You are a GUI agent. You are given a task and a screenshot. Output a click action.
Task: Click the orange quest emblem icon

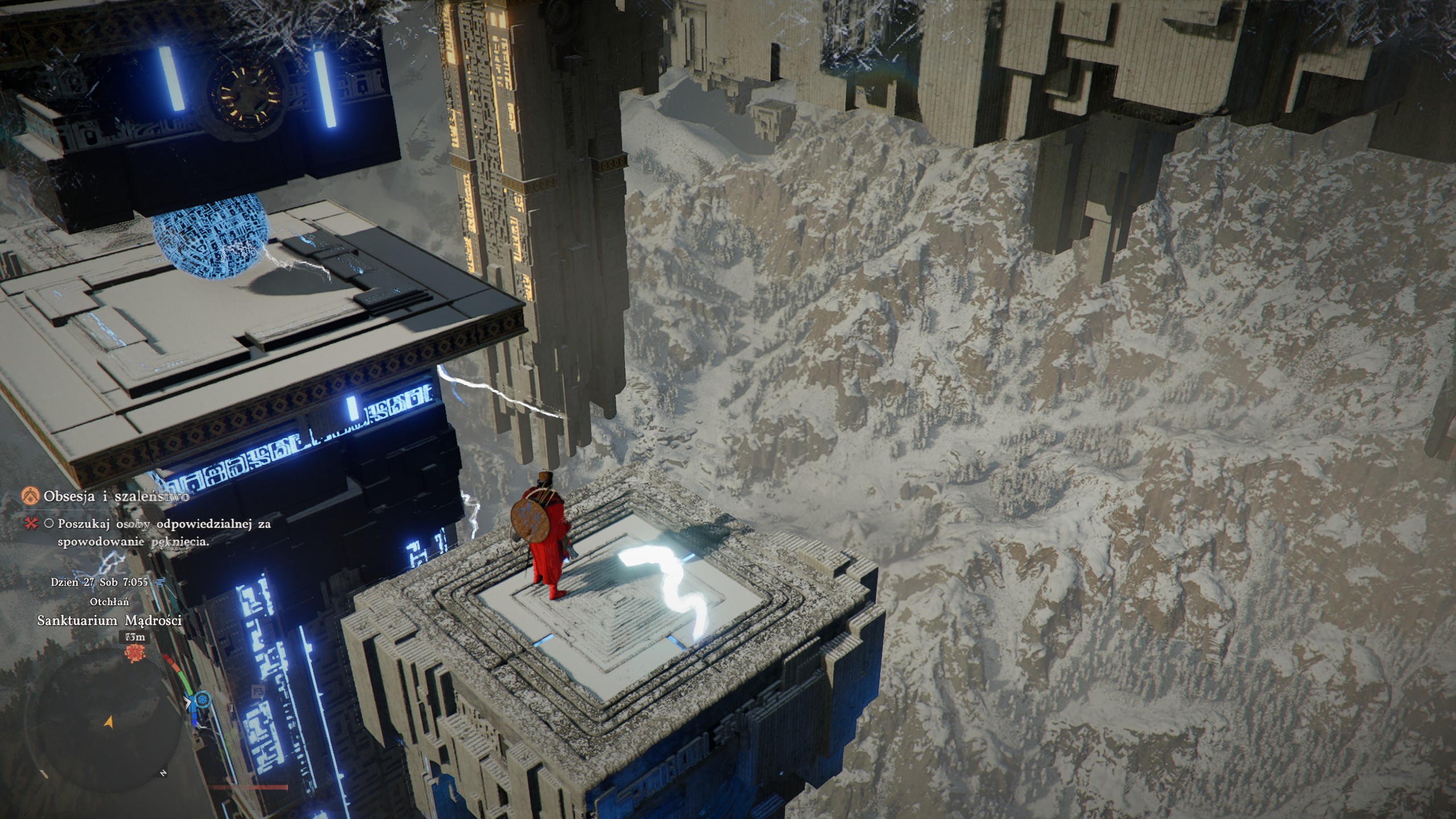(31, 496)
